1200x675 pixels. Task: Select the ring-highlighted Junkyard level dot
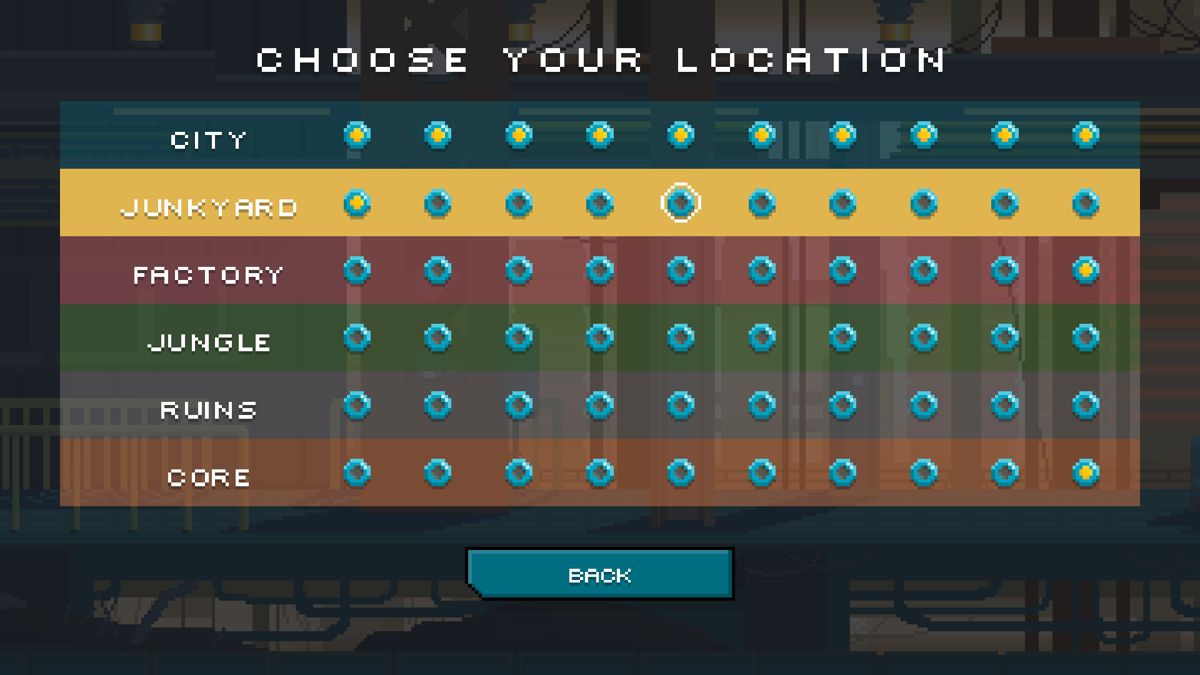click(680, 203)
